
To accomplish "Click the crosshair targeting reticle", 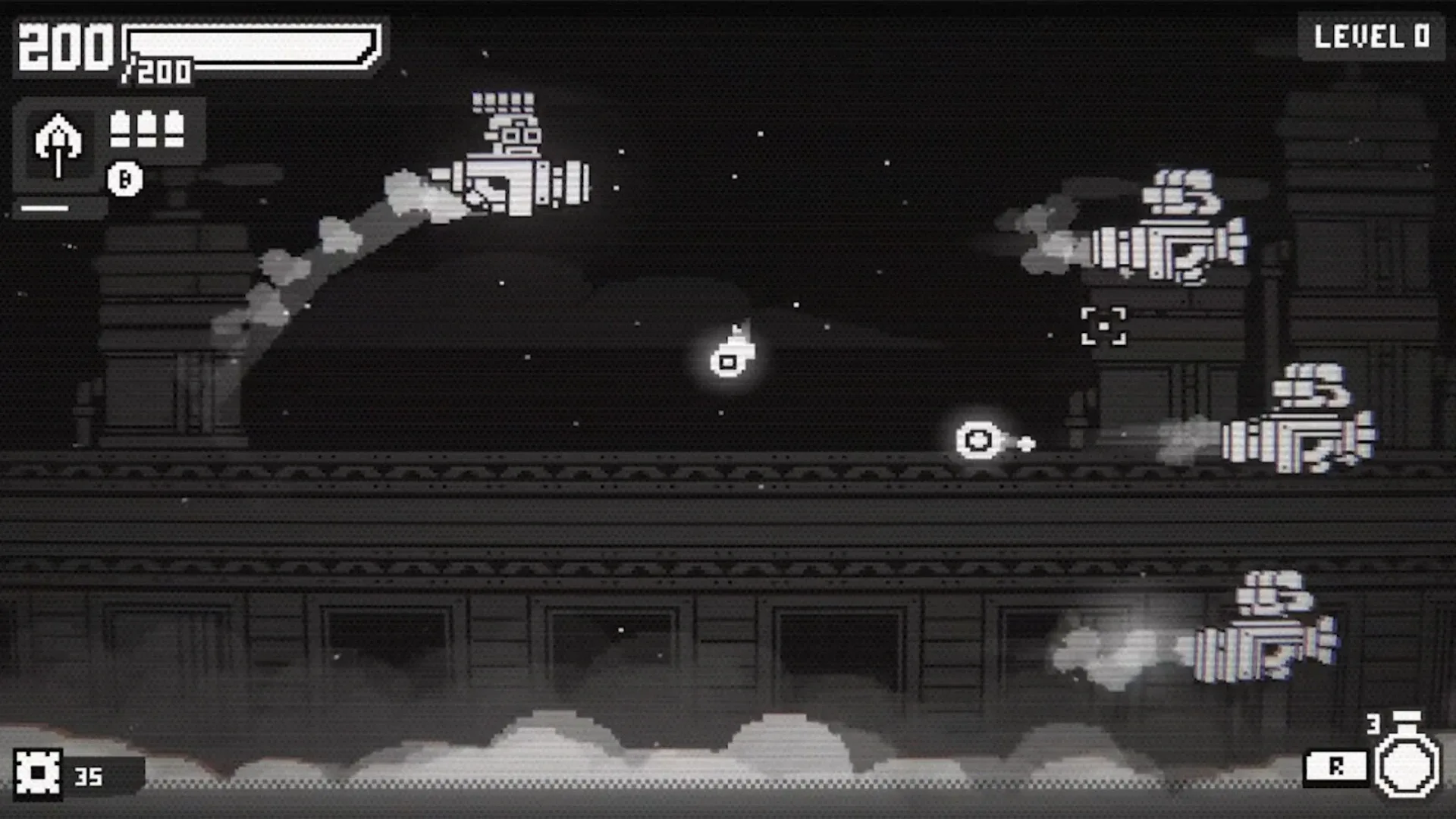I will pyautogui.click(x=1104, y=325).
